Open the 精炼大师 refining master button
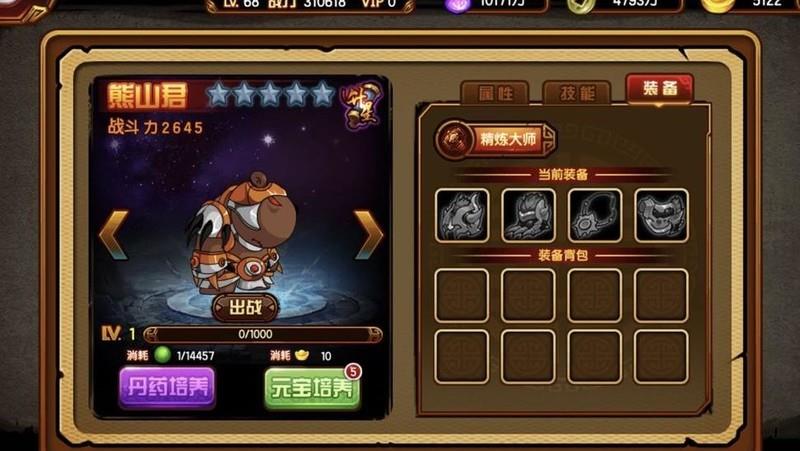Viewport: 800px width, 451px height. coord(495,139)
